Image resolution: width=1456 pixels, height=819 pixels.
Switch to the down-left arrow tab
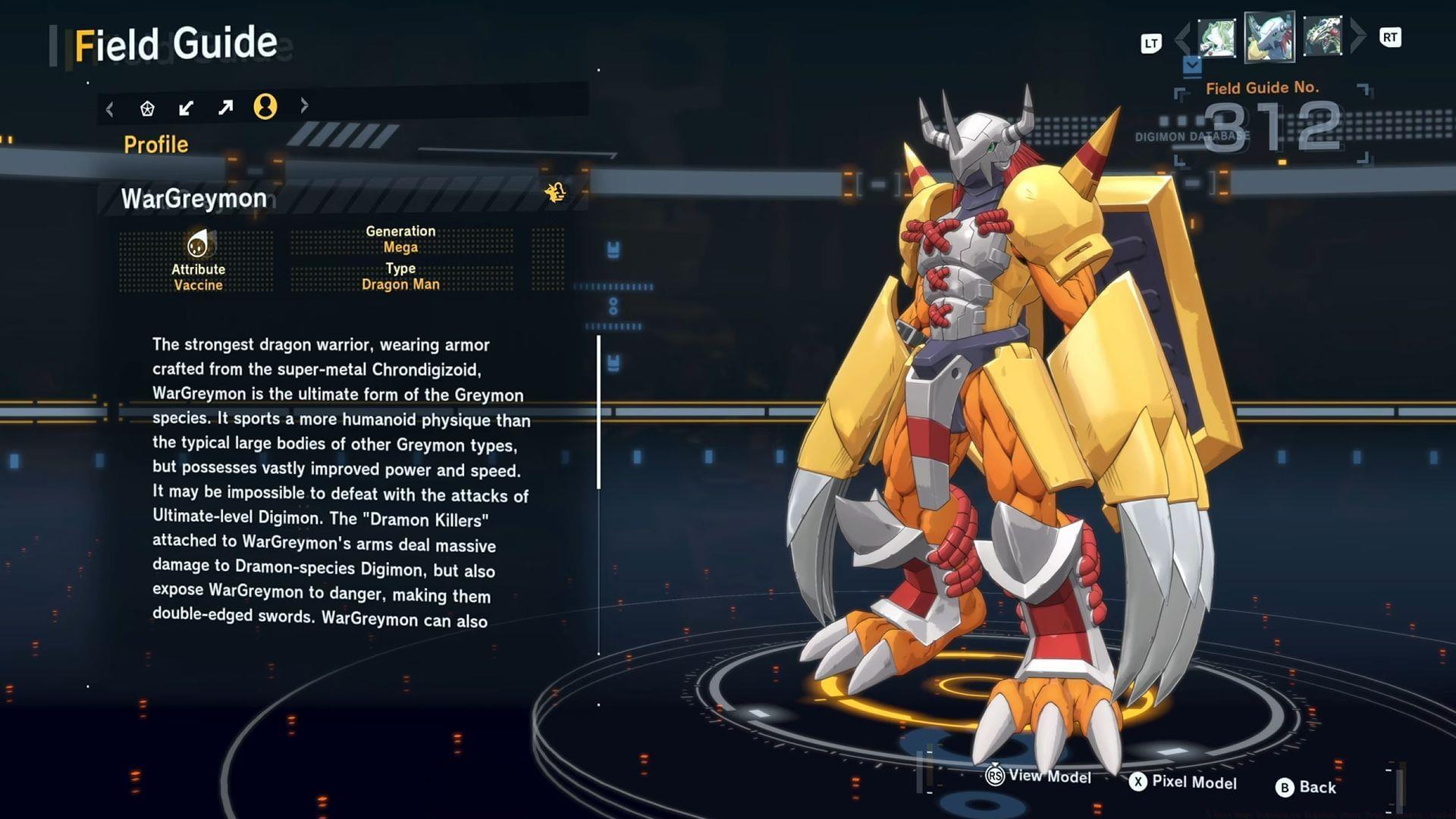pos(186,108)
